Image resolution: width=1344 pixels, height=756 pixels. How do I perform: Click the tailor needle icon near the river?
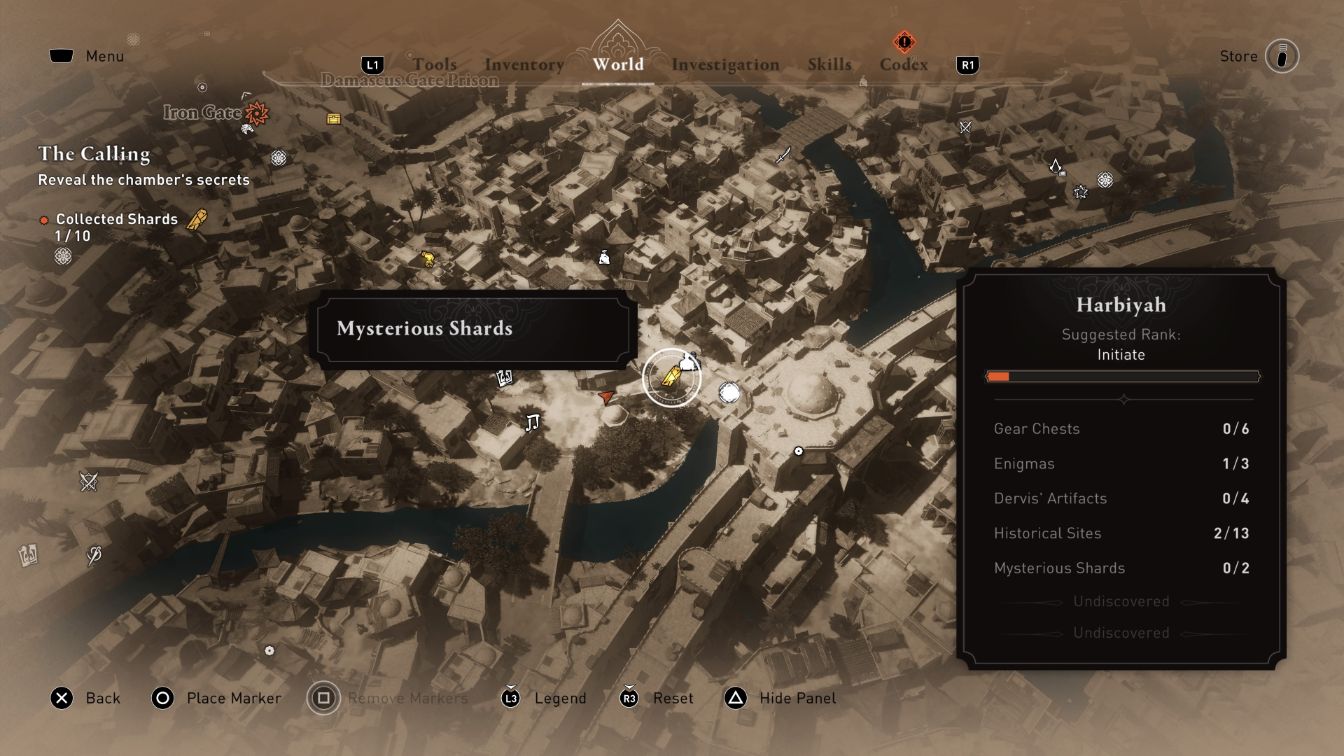(93, 554)
